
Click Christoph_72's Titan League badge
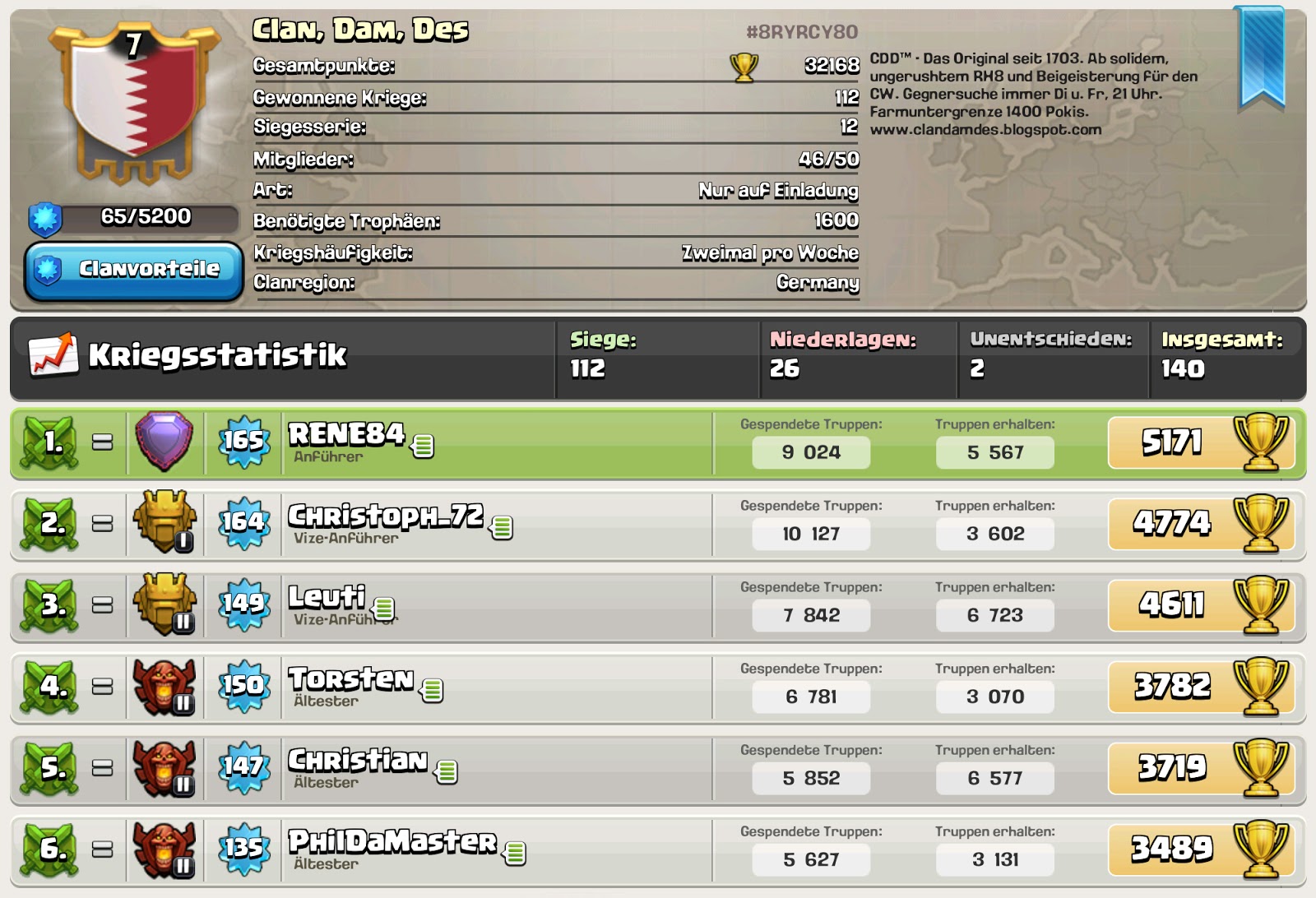[164, 525]
